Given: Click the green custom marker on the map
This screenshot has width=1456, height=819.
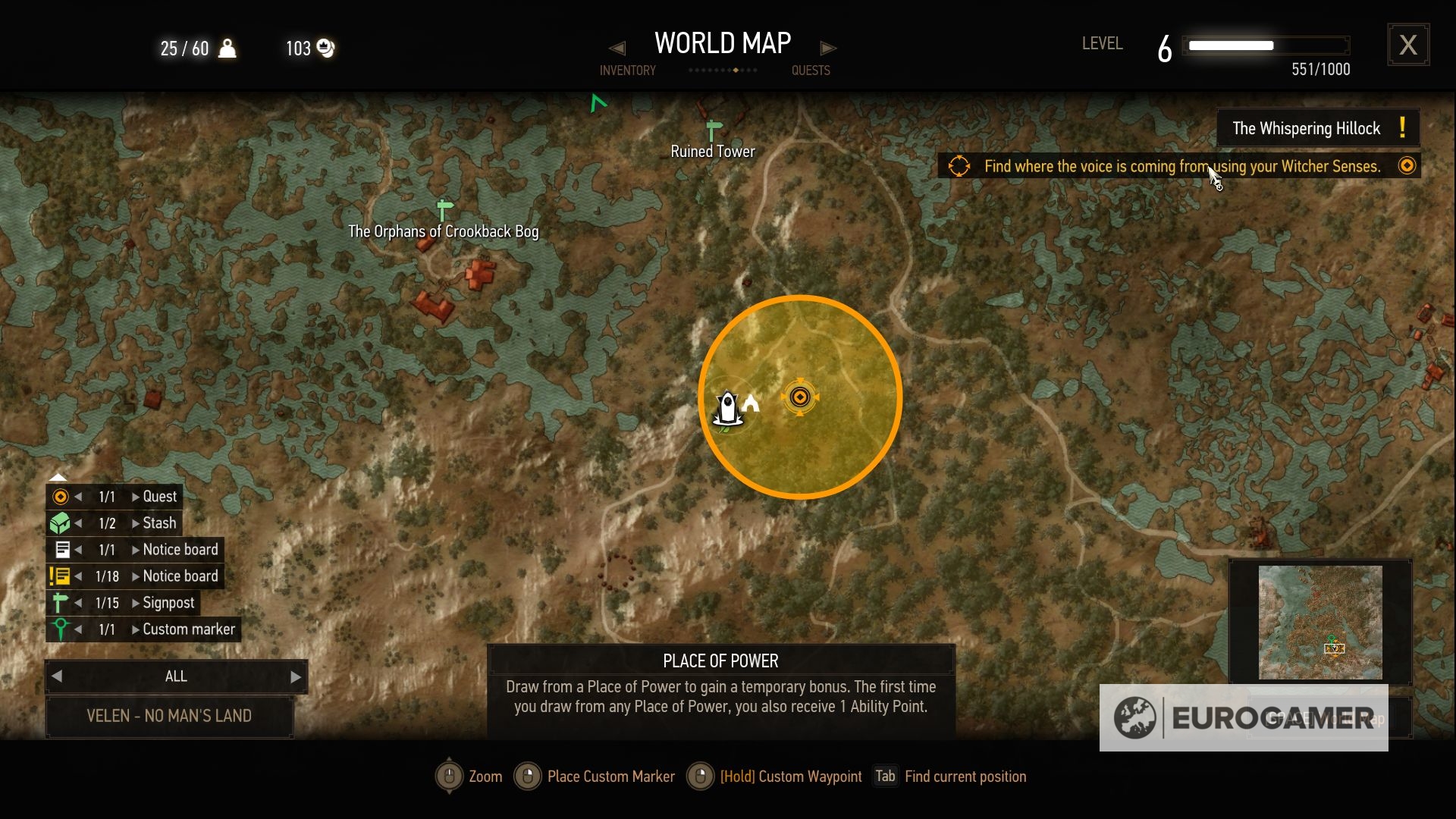Looking at the screenshot, I should click(598, 103).
